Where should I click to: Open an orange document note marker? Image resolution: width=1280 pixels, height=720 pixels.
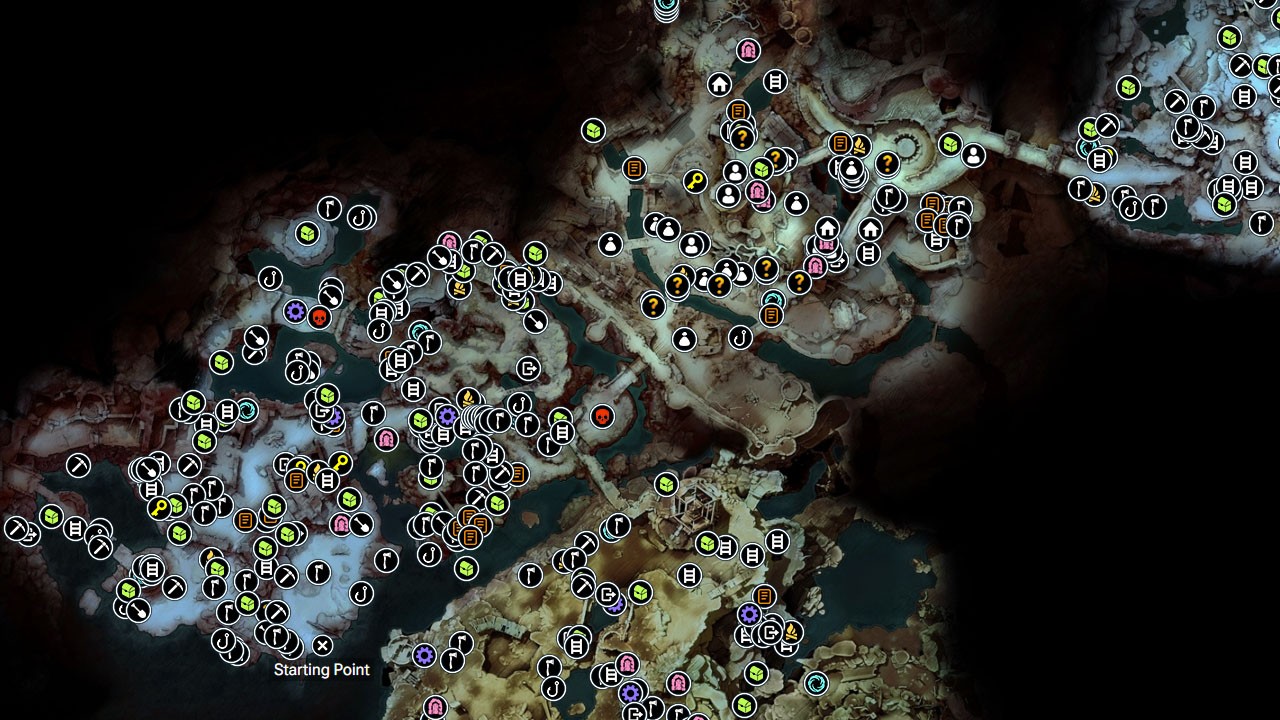tap(634, 168)
